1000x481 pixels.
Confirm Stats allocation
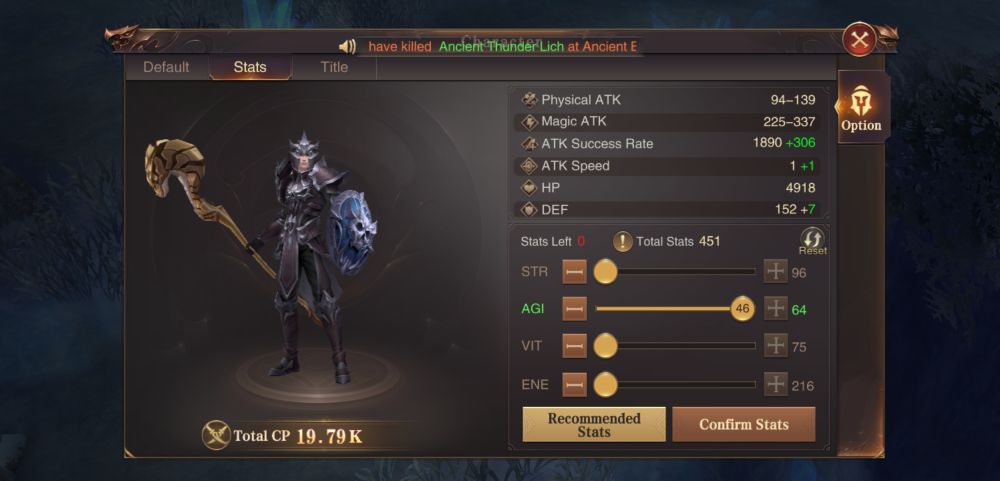click(x=743, y=425)
